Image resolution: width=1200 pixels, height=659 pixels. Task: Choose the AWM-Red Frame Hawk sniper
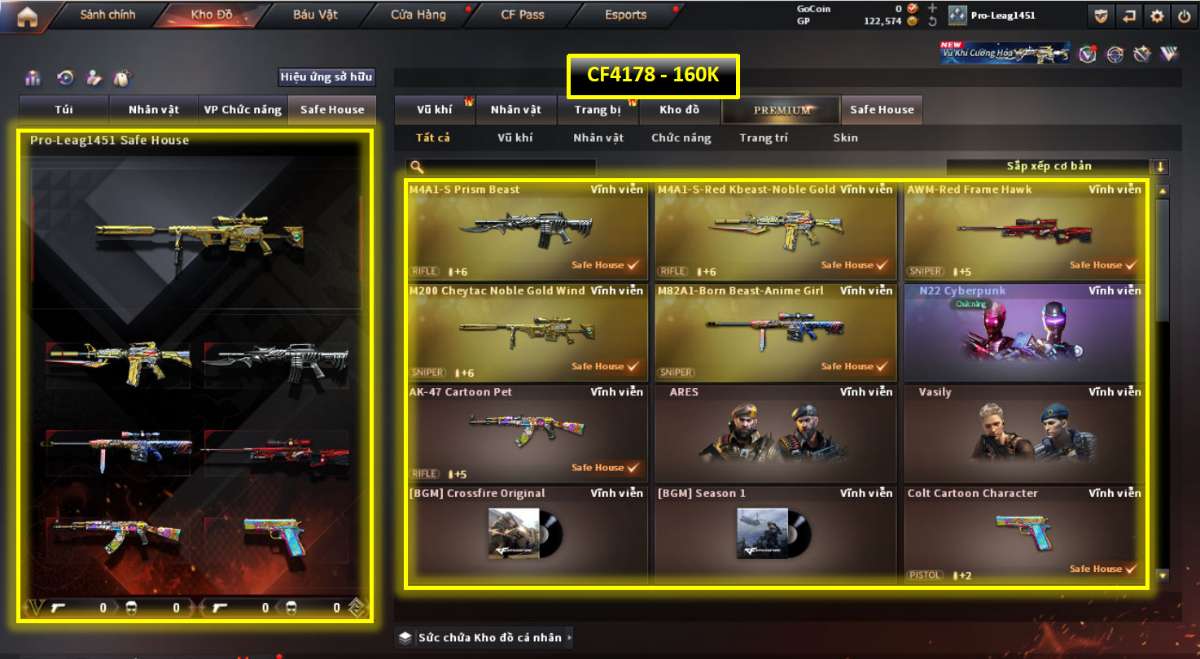[x=1024, y=230]
